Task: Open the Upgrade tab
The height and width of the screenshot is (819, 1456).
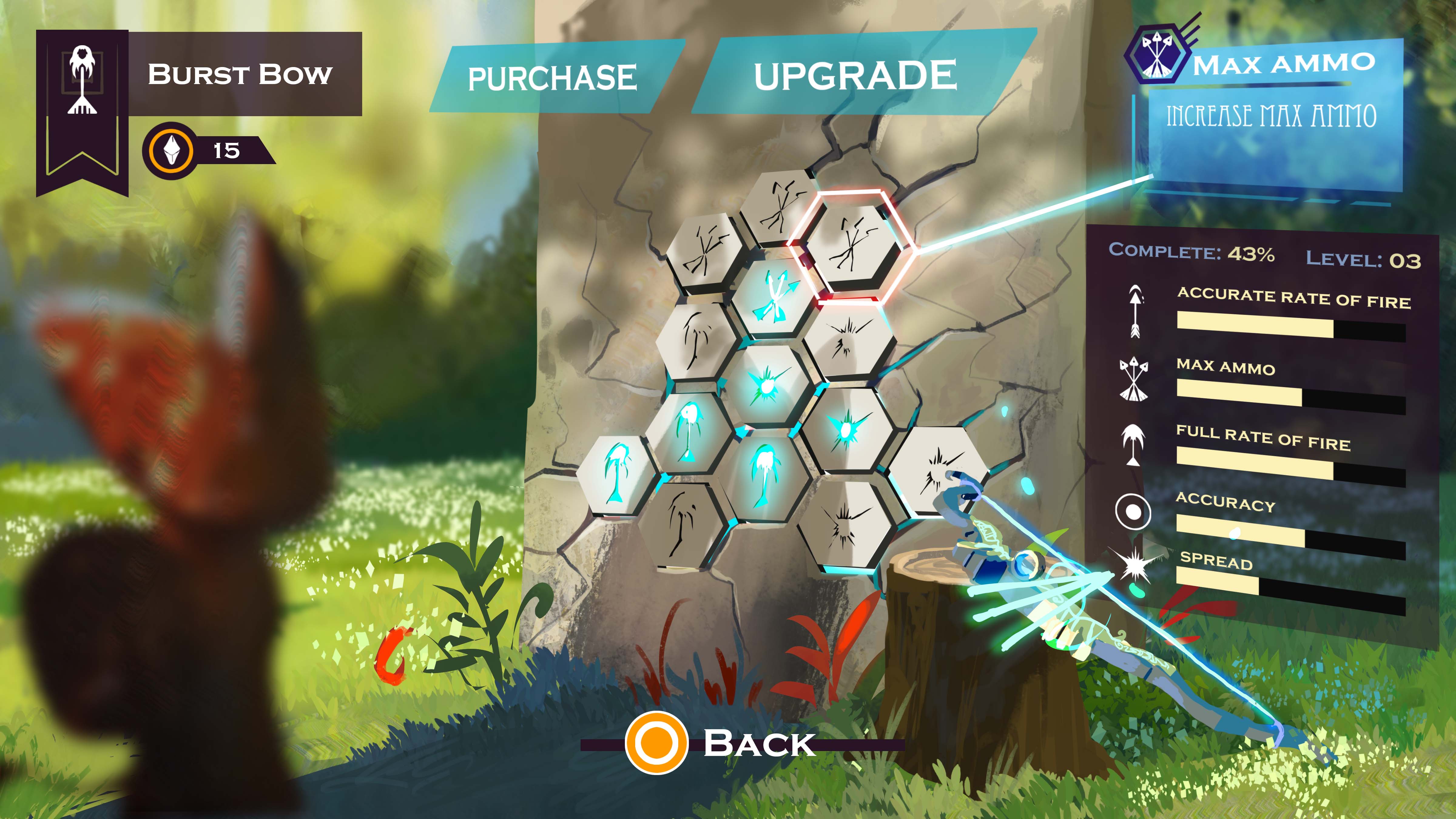Action: (x=854, y=75)
